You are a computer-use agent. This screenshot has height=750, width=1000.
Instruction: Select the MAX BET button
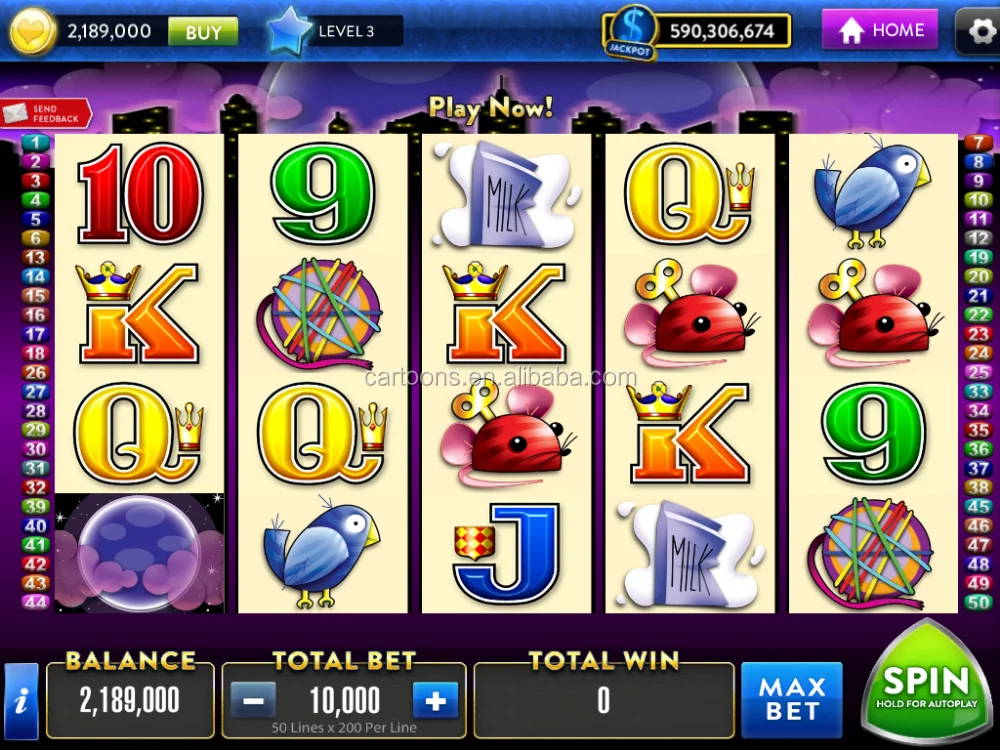[x=791, y=700]
